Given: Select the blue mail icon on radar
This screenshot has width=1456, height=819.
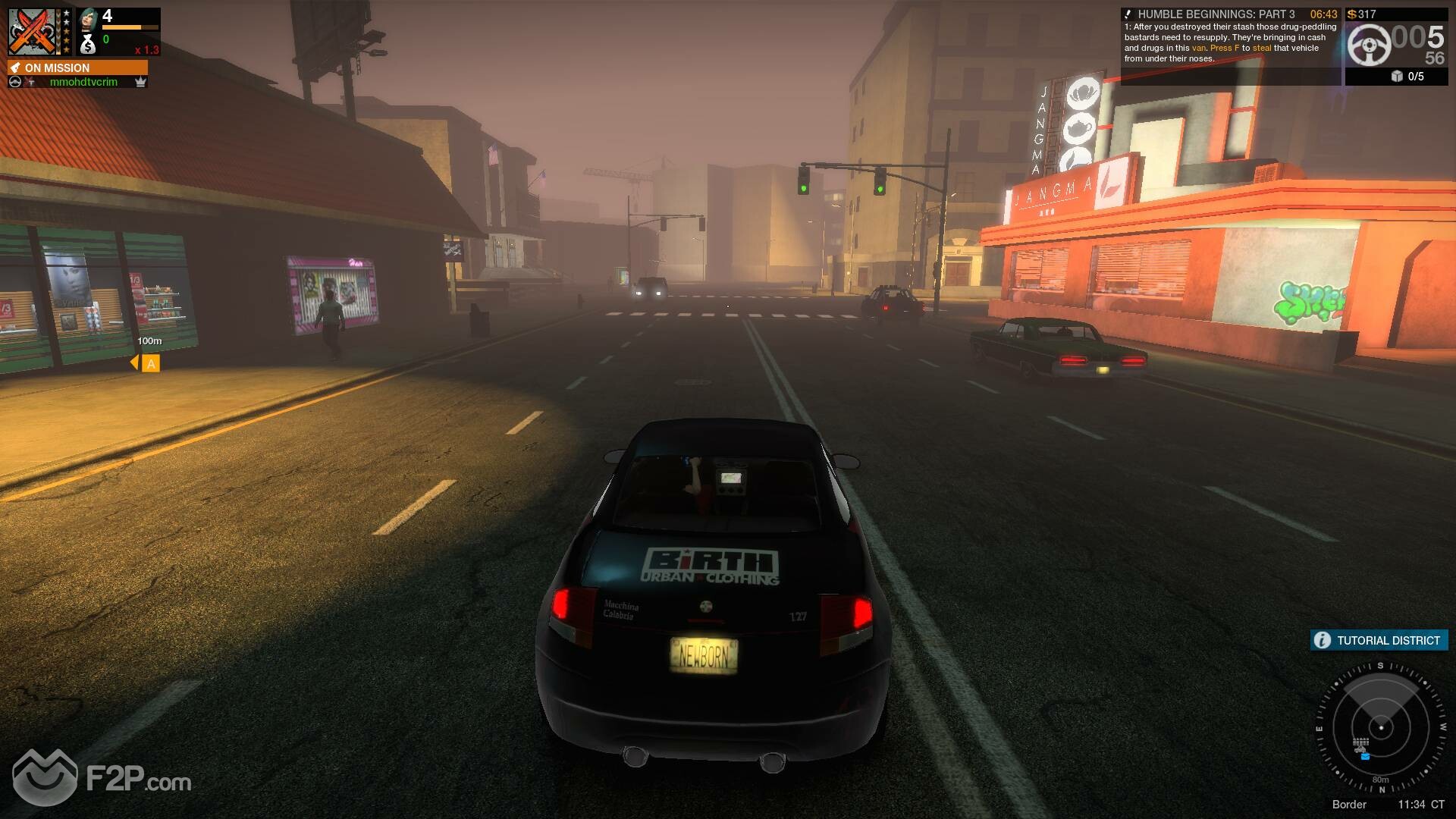Looking at the screenshot, I should (1365, 756).
